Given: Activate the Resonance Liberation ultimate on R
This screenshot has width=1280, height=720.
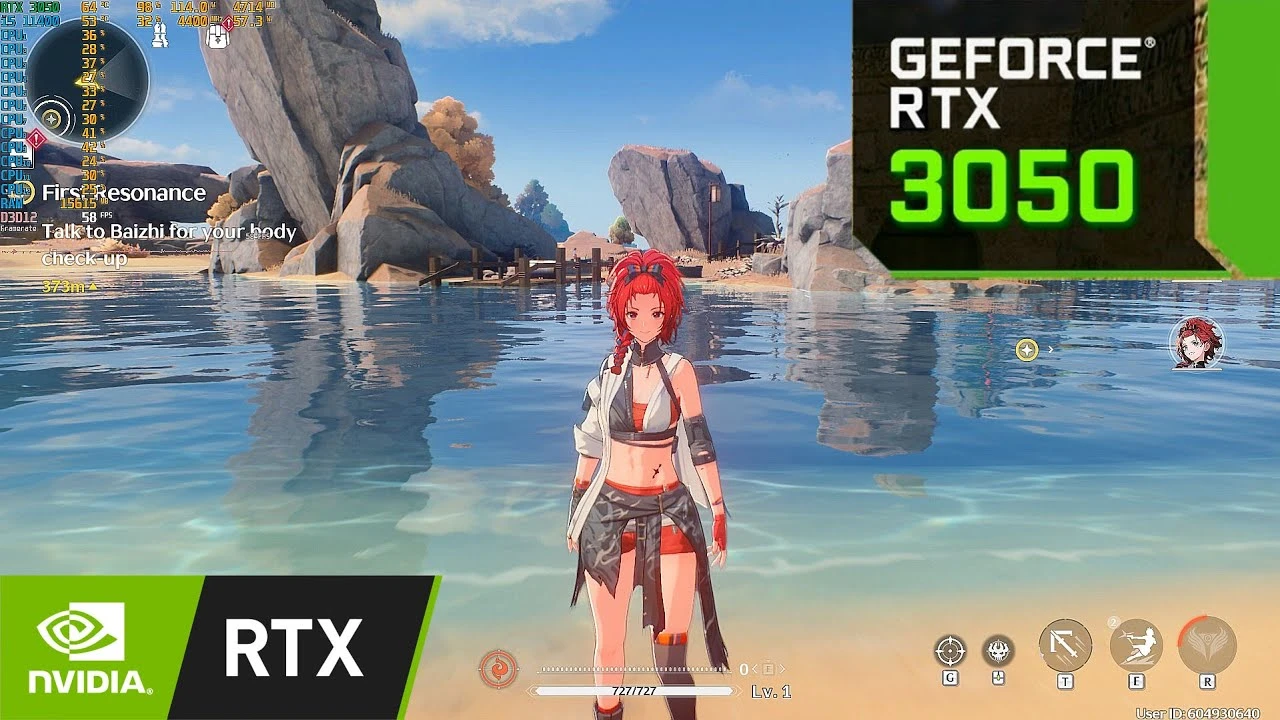Looking at the screenshot, I should [x=1207, y=640].
